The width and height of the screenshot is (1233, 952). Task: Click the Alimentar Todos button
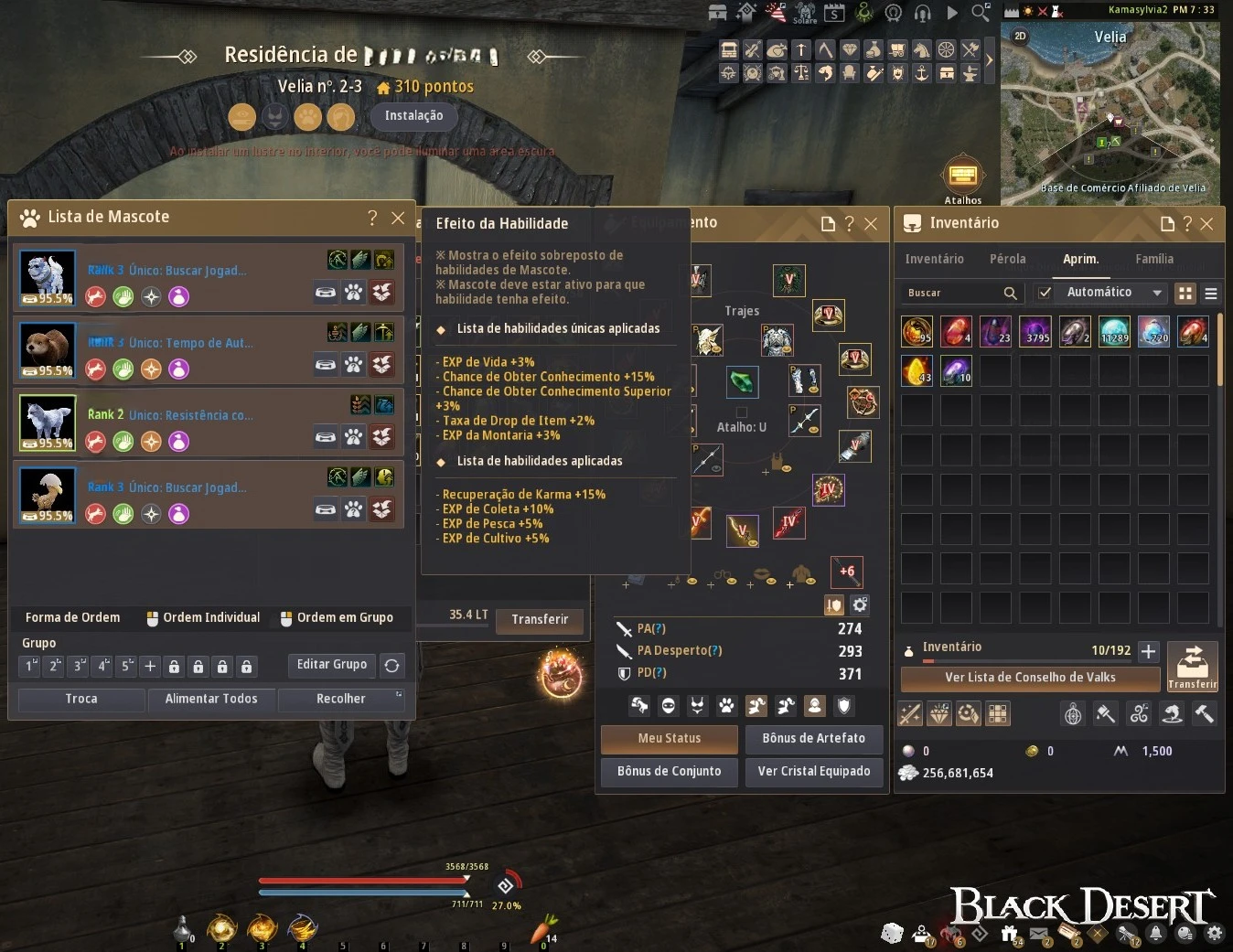[x=211, y=699]
